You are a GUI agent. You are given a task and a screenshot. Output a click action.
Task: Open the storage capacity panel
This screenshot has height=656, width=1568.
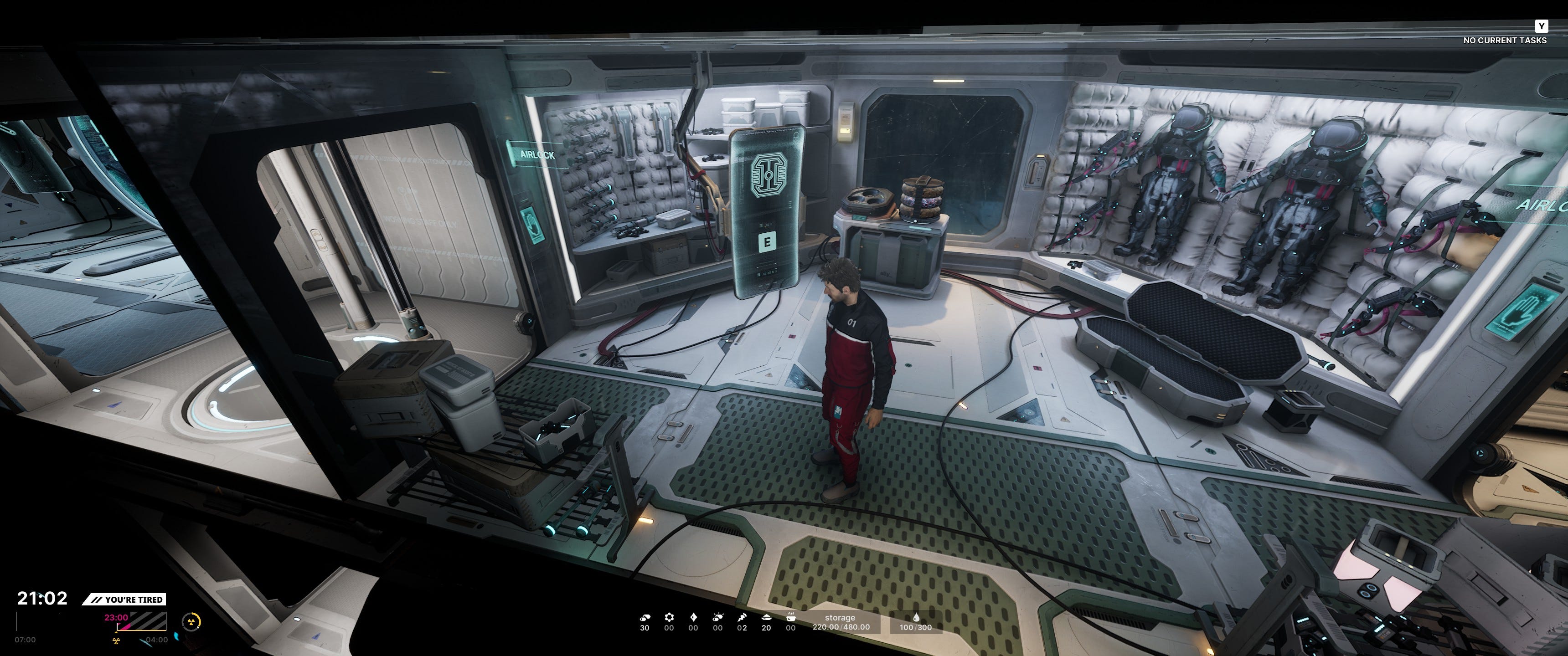pyautogui.click(x=841, y=622)
